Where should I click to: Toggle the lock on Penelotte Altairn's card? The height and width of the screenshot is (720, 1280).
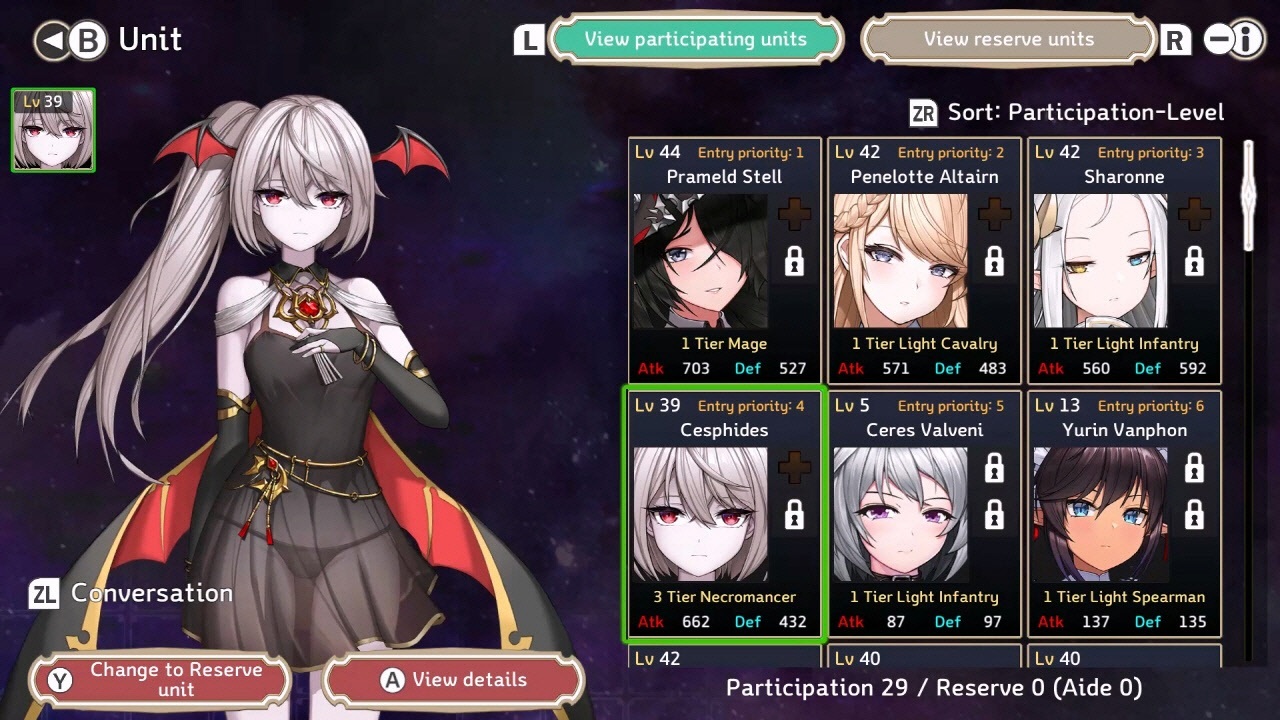pyautogui.click(x=992, y=262)
